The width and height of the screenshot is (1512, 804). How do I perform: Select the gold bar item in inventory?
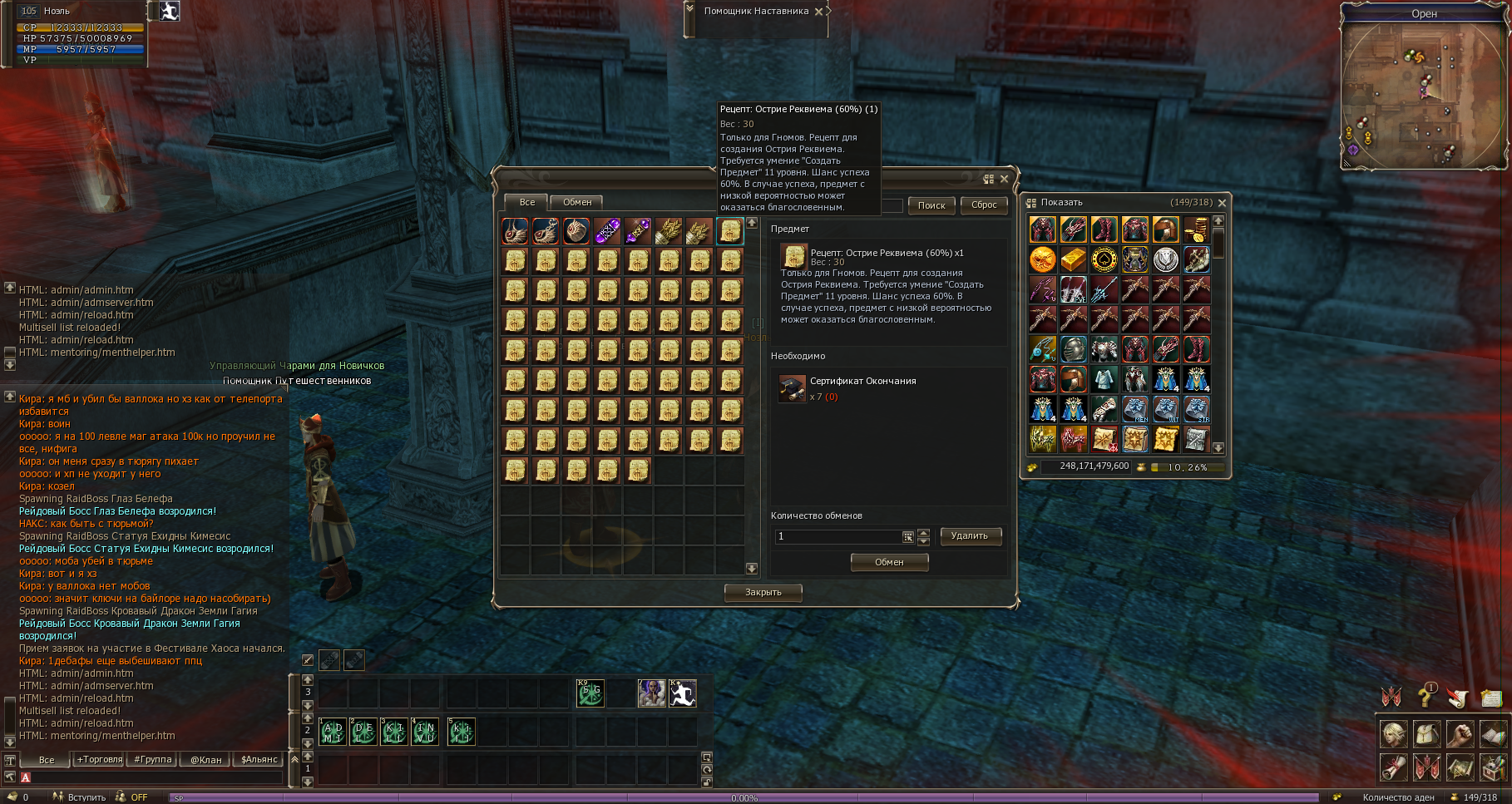(x=1073, y=260)
